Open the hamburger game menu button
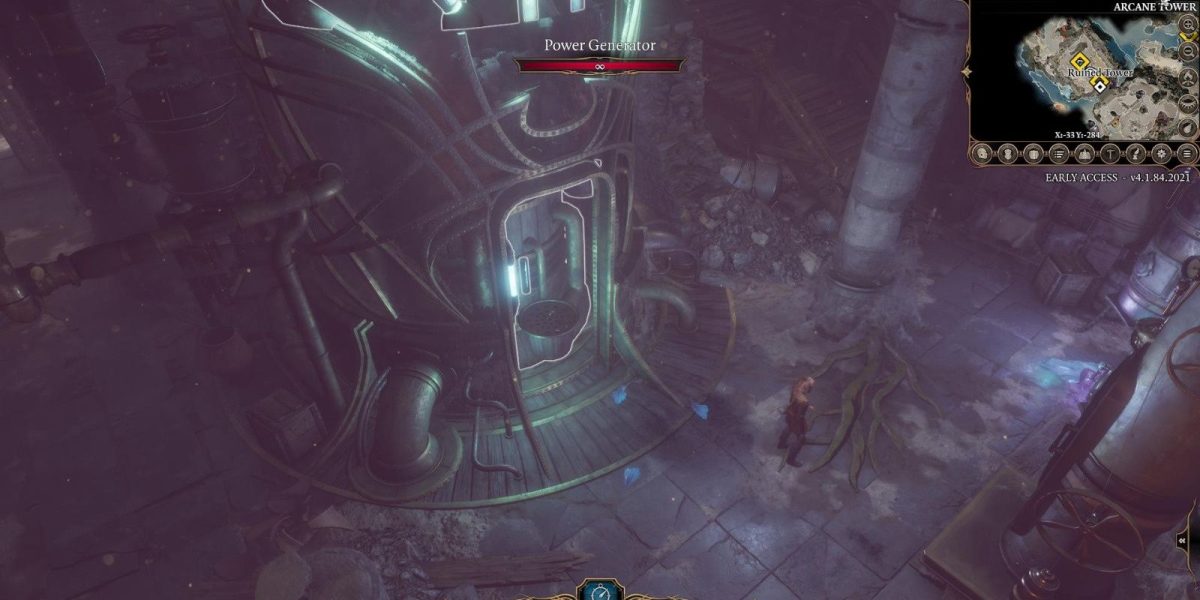This screenshot has width=1200, height=600. click(1187, 154)
